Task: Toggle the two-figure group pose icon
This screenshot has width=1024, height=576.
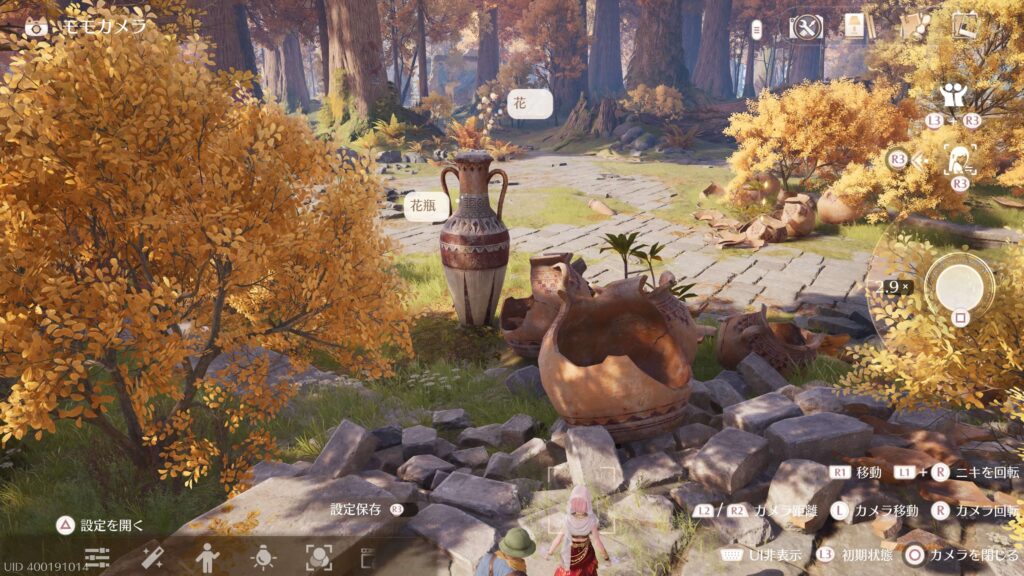Action: [952, 96]
